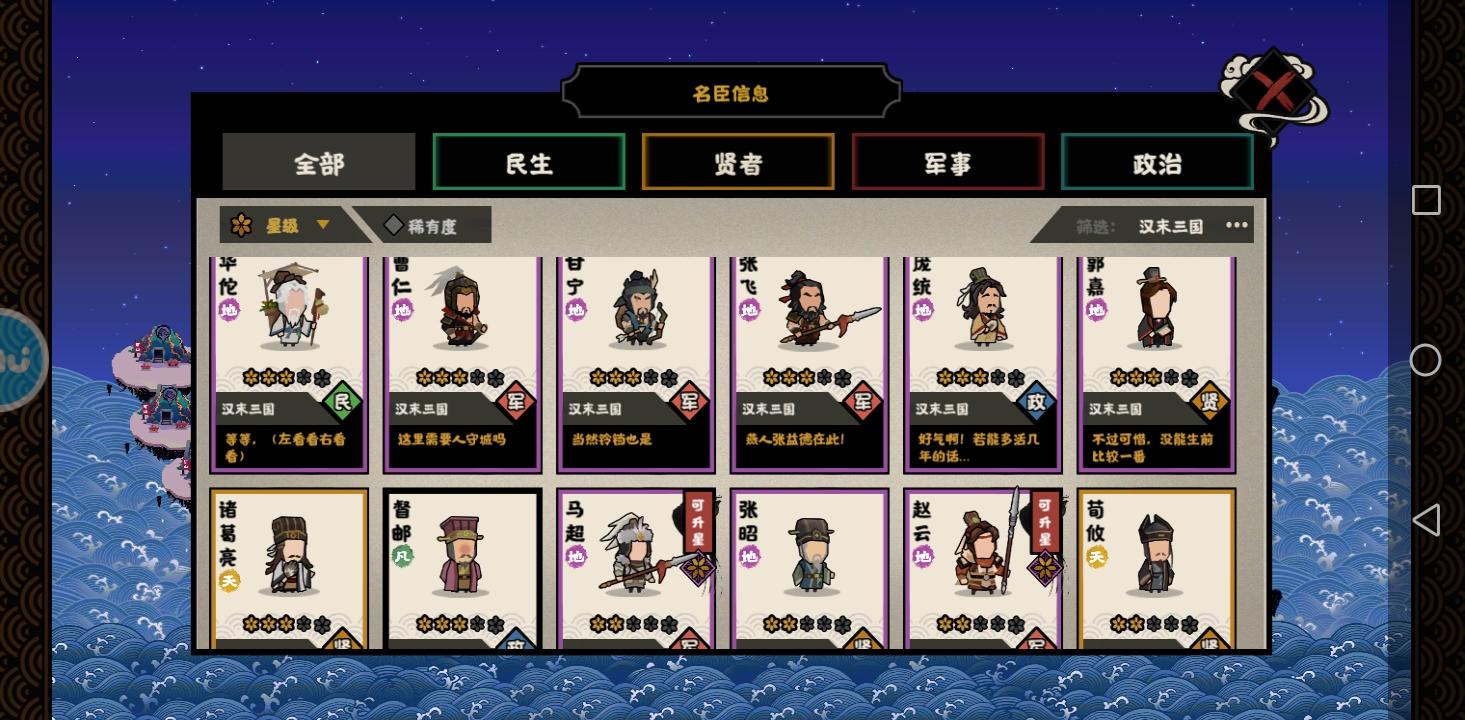The height and width of the screenshot is (720, 1465).
Task: Tap the upgrade star emblem on 马超's card
Action: point(699,567)
